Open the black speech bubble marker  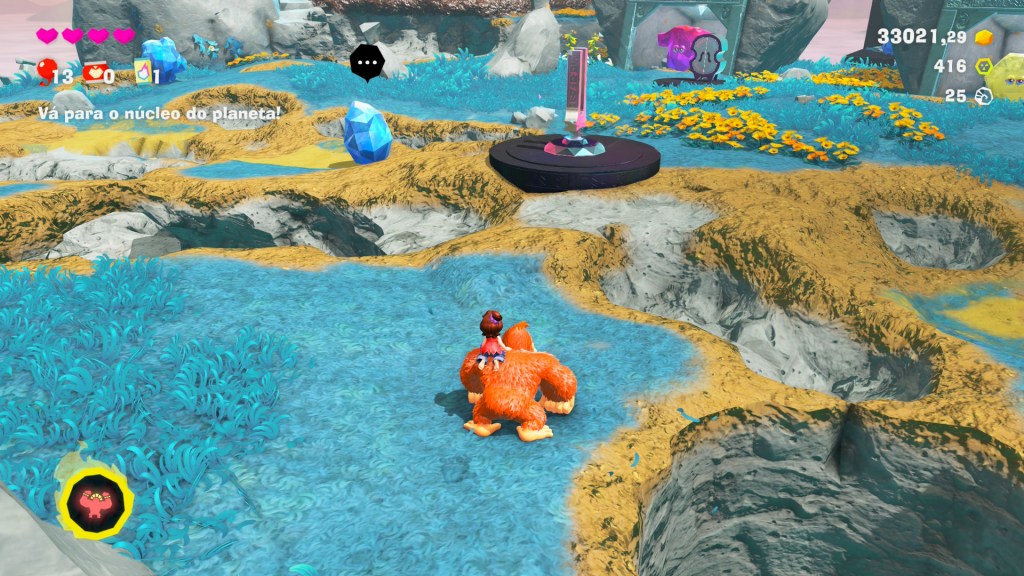[367, 62]
